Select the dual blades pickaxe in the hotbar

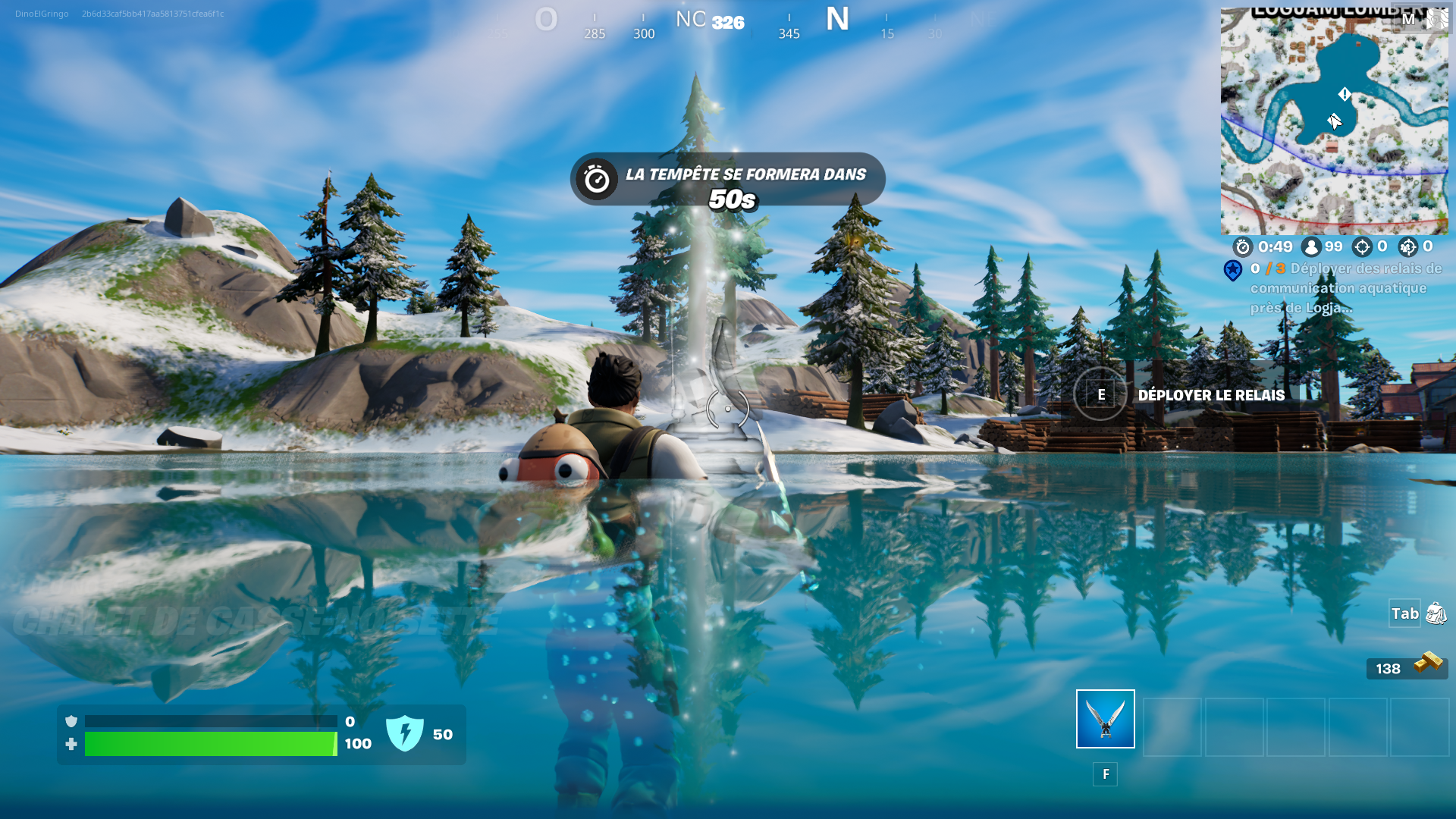1105,719
